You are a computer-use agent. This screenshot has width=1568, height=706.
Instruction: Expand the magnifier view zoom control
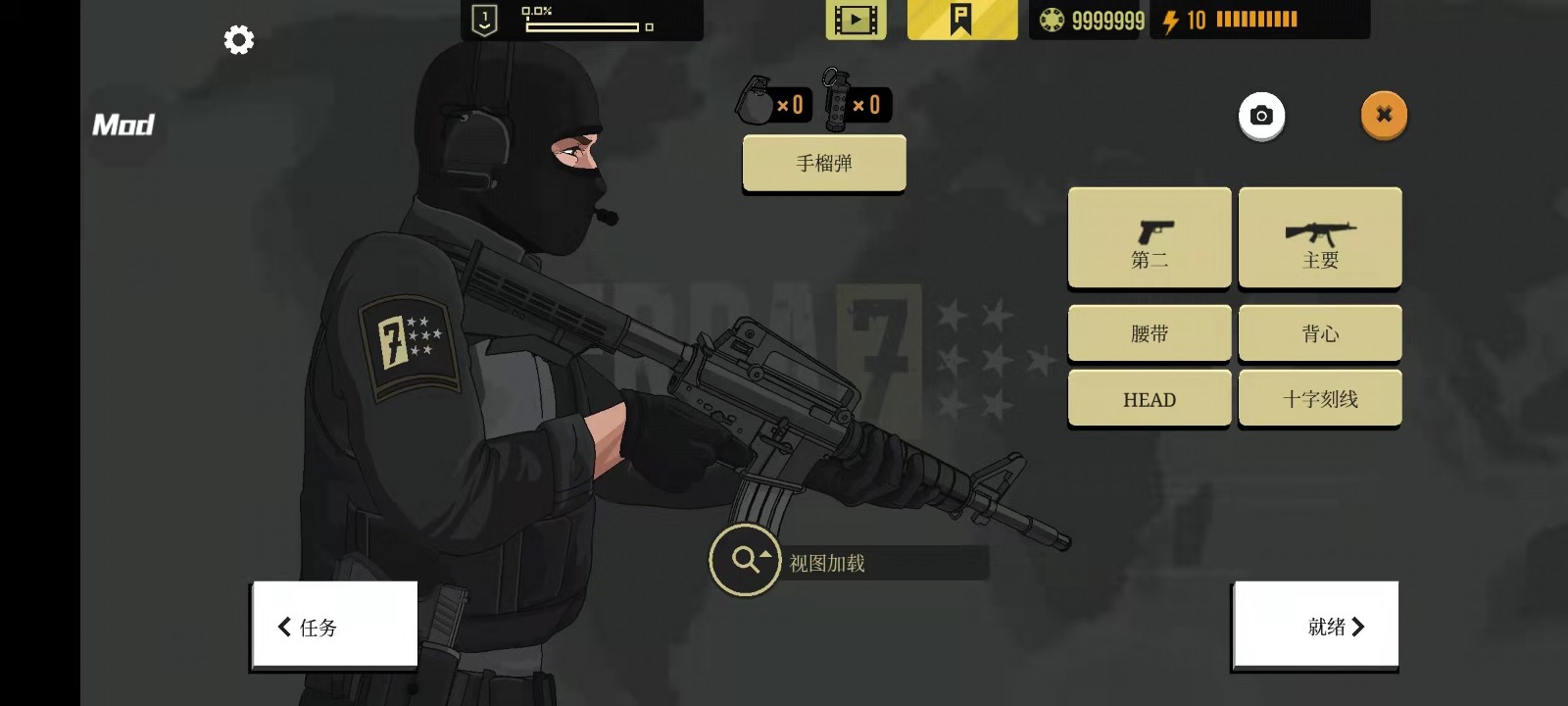pos(744,559)
